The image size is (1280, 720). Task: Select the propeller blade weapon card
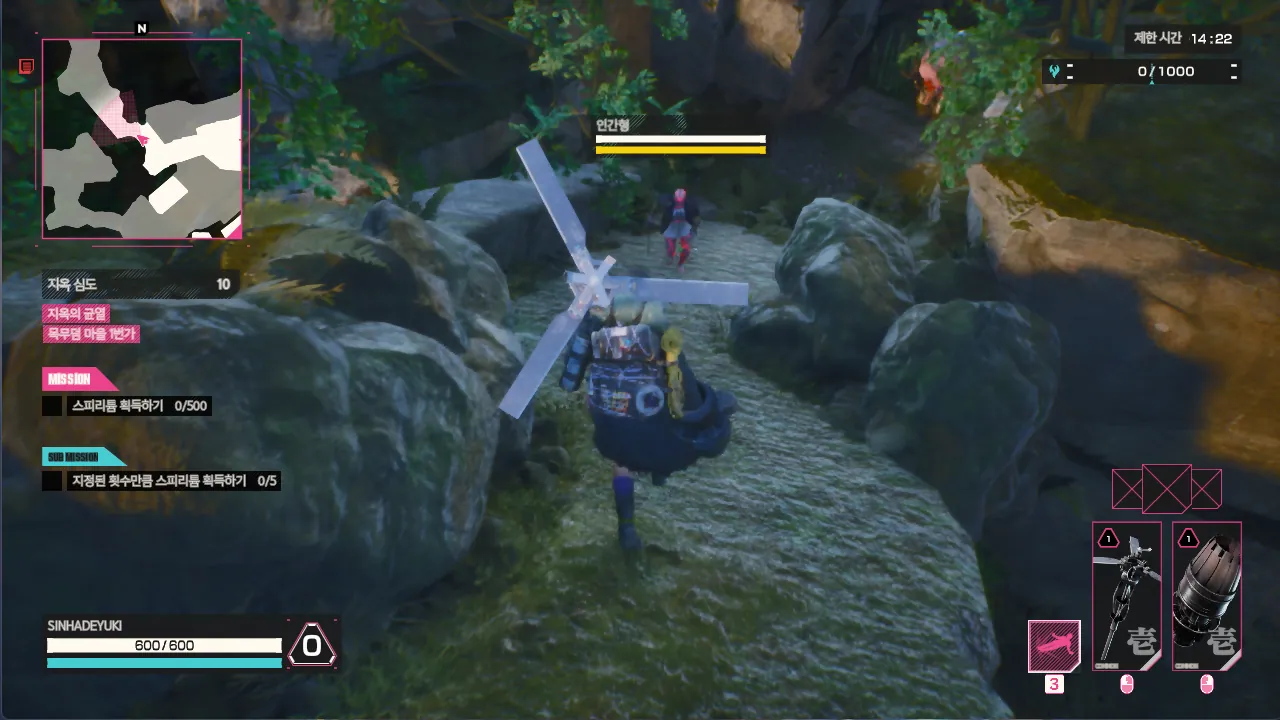[x=1126, y=595]
